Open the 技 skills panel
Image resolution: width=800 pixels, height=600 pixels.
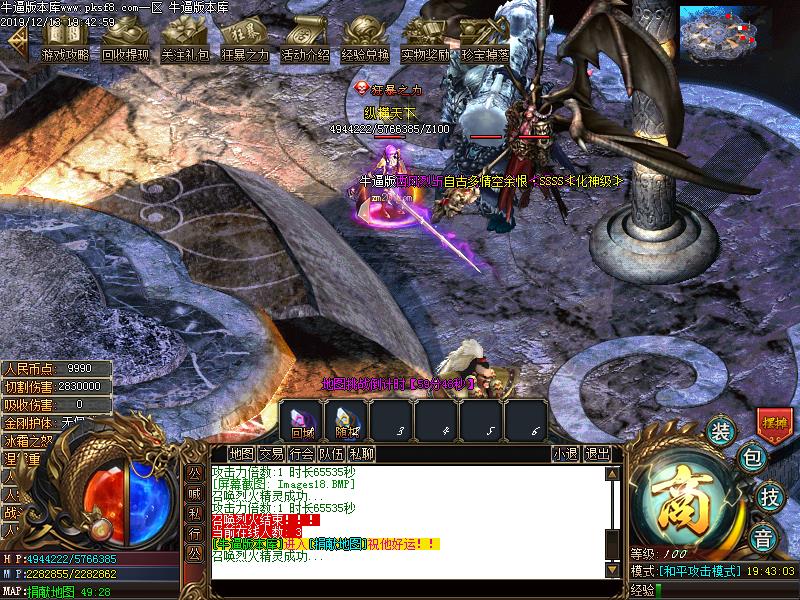(769, 496)
